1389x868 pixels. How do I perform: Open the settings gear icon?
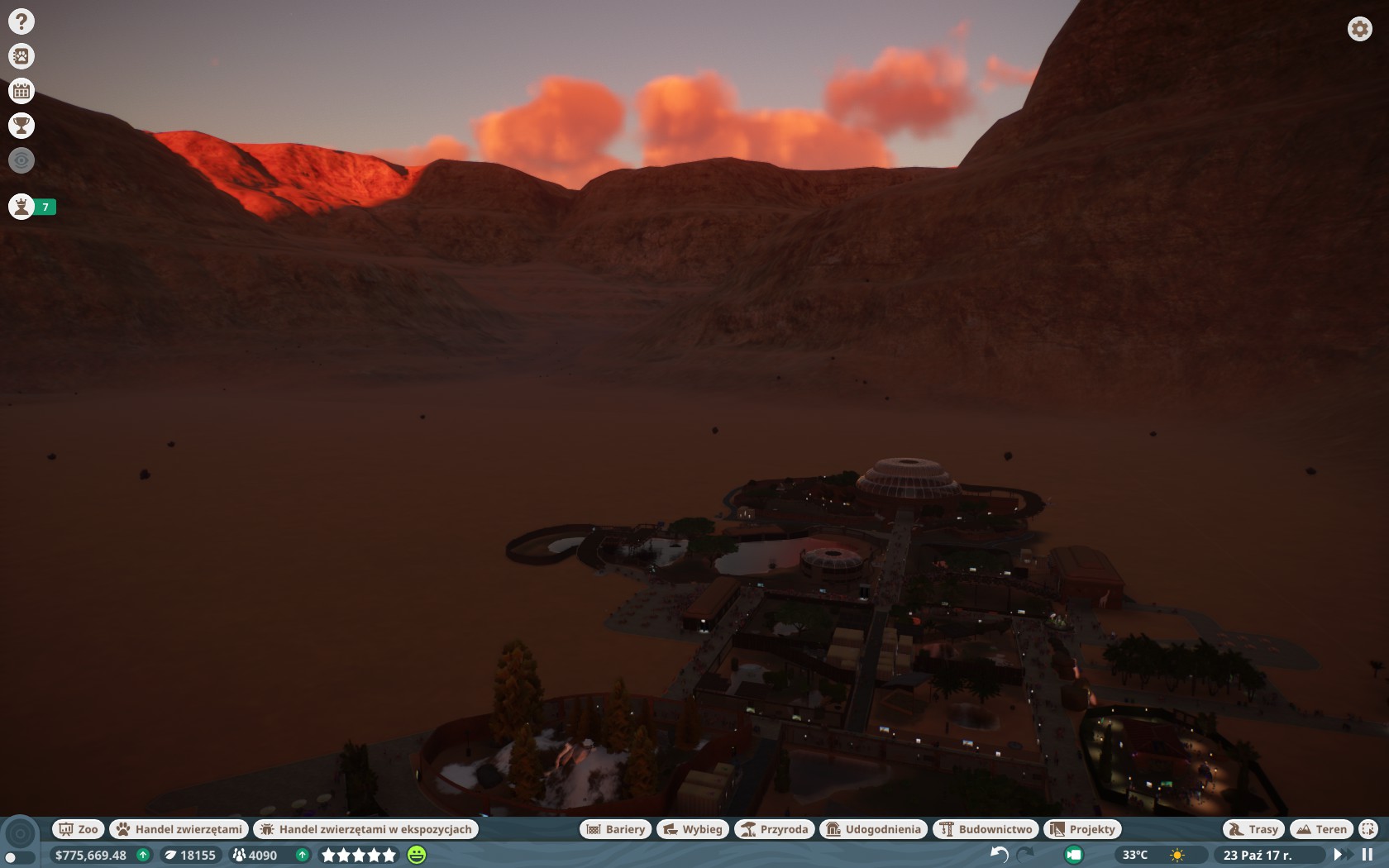click(x=1359, y=29)
